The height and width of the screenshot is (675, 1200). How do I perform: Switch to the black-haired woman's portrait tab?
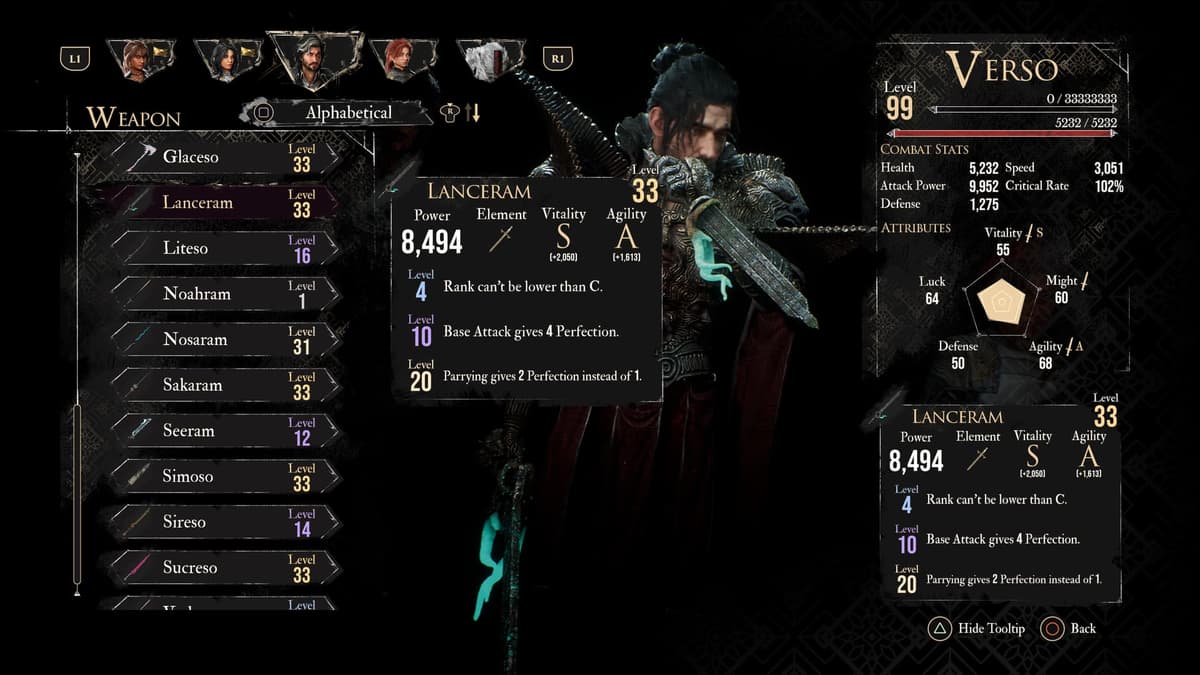point(224,60)
